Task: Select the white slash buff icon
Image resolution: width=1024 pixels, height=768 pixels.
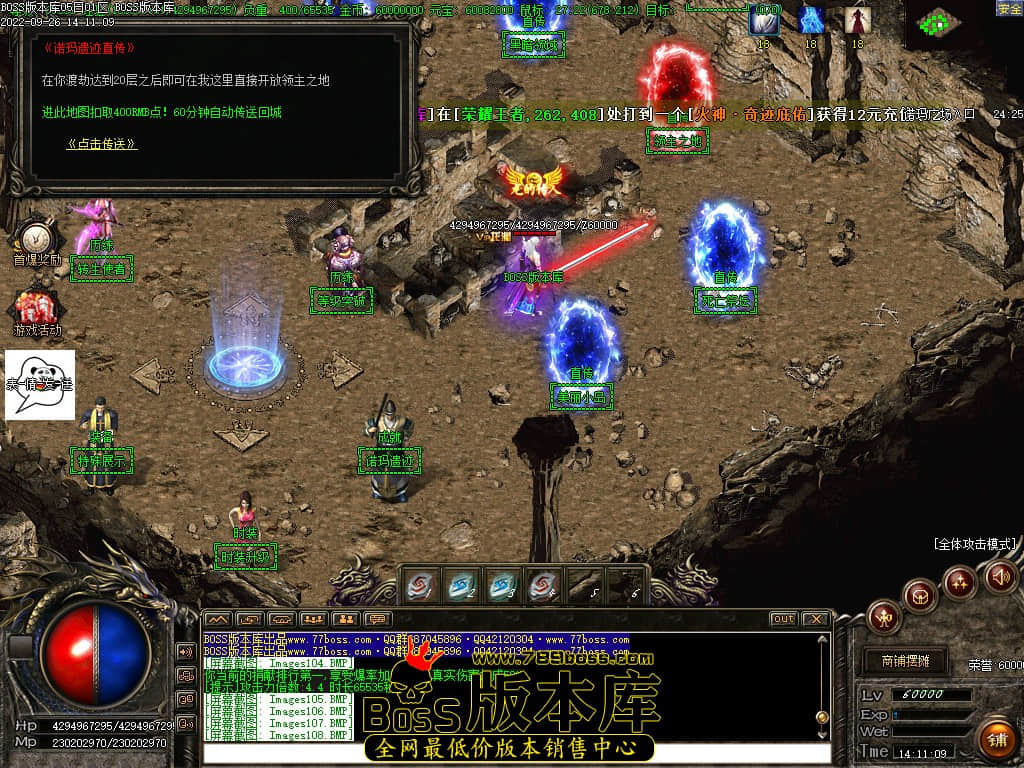Action: coord(764,20)
